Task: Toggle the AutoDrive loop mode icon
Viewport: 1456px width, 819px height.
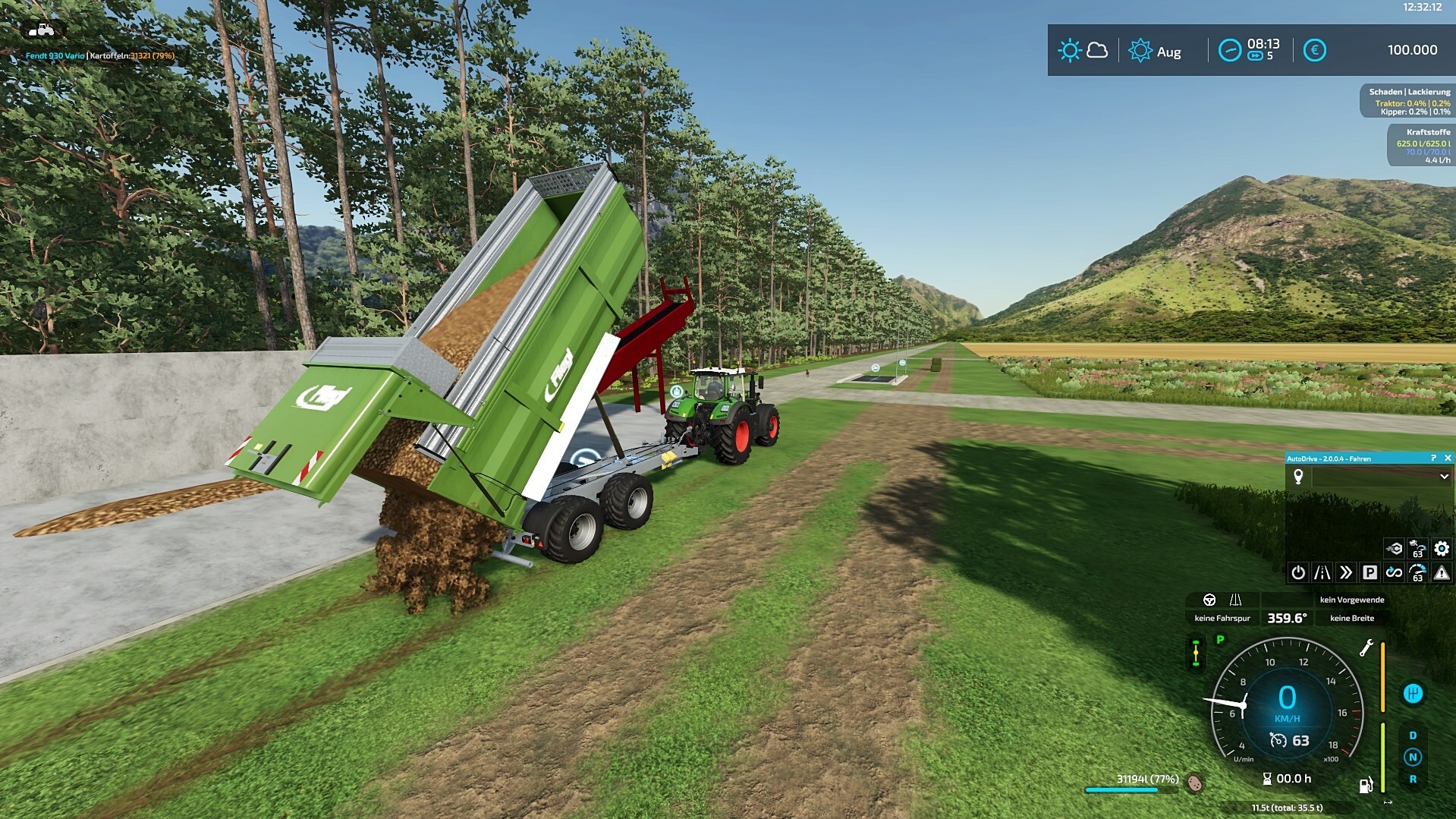Action: [1394, 572]
